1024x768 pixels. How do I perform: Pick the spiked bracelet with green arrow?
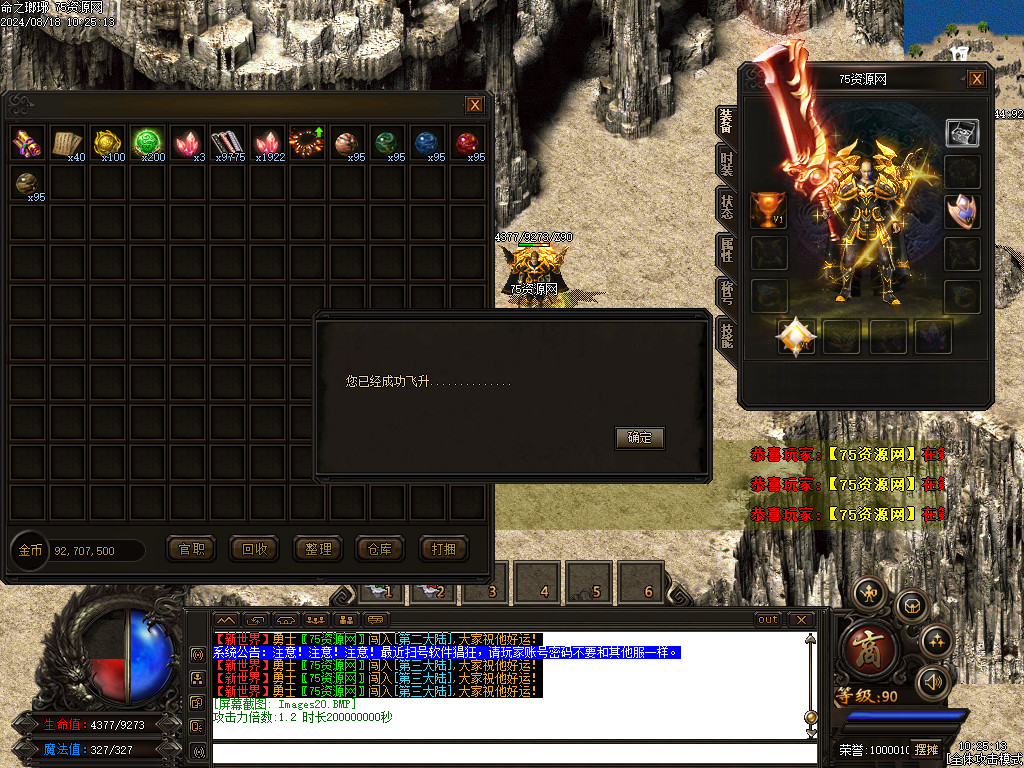pos(303,142)
